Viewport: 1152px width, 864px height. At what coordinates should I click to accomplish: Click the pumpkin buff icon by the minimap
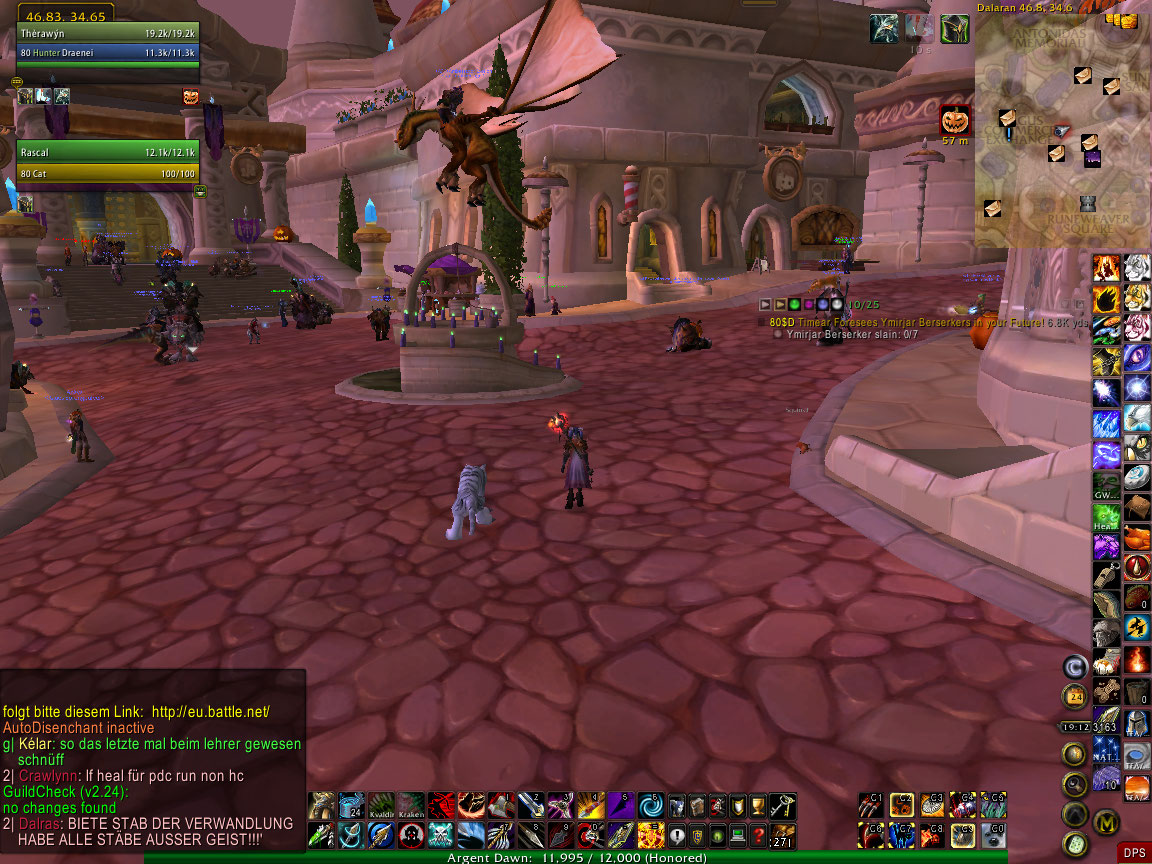(x=955, y=121)
